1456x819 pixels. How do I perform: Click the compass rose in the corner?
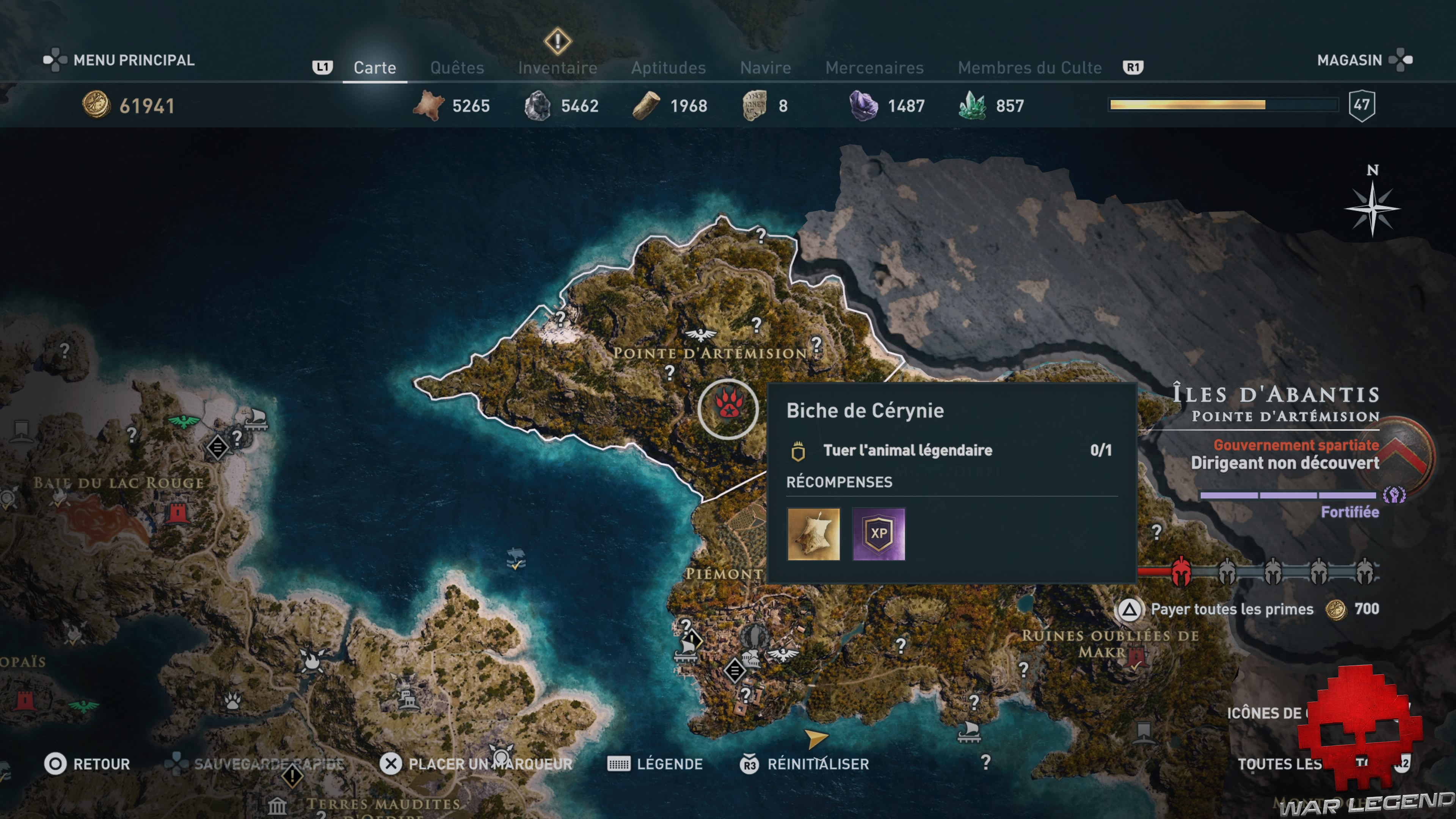click(x=1372, y=210)
